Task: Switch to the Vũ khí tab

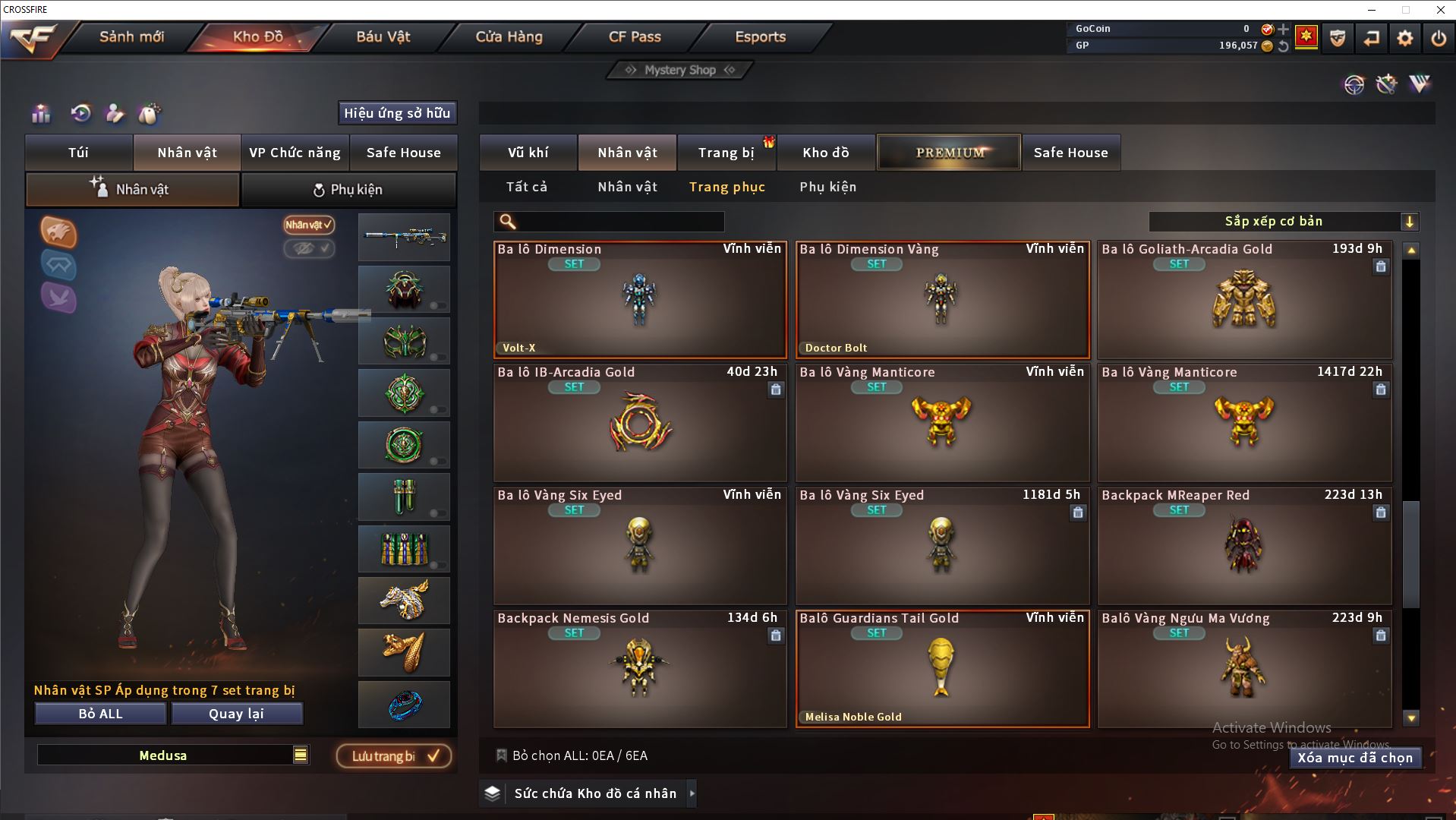Action: click(x=528, y=153)
